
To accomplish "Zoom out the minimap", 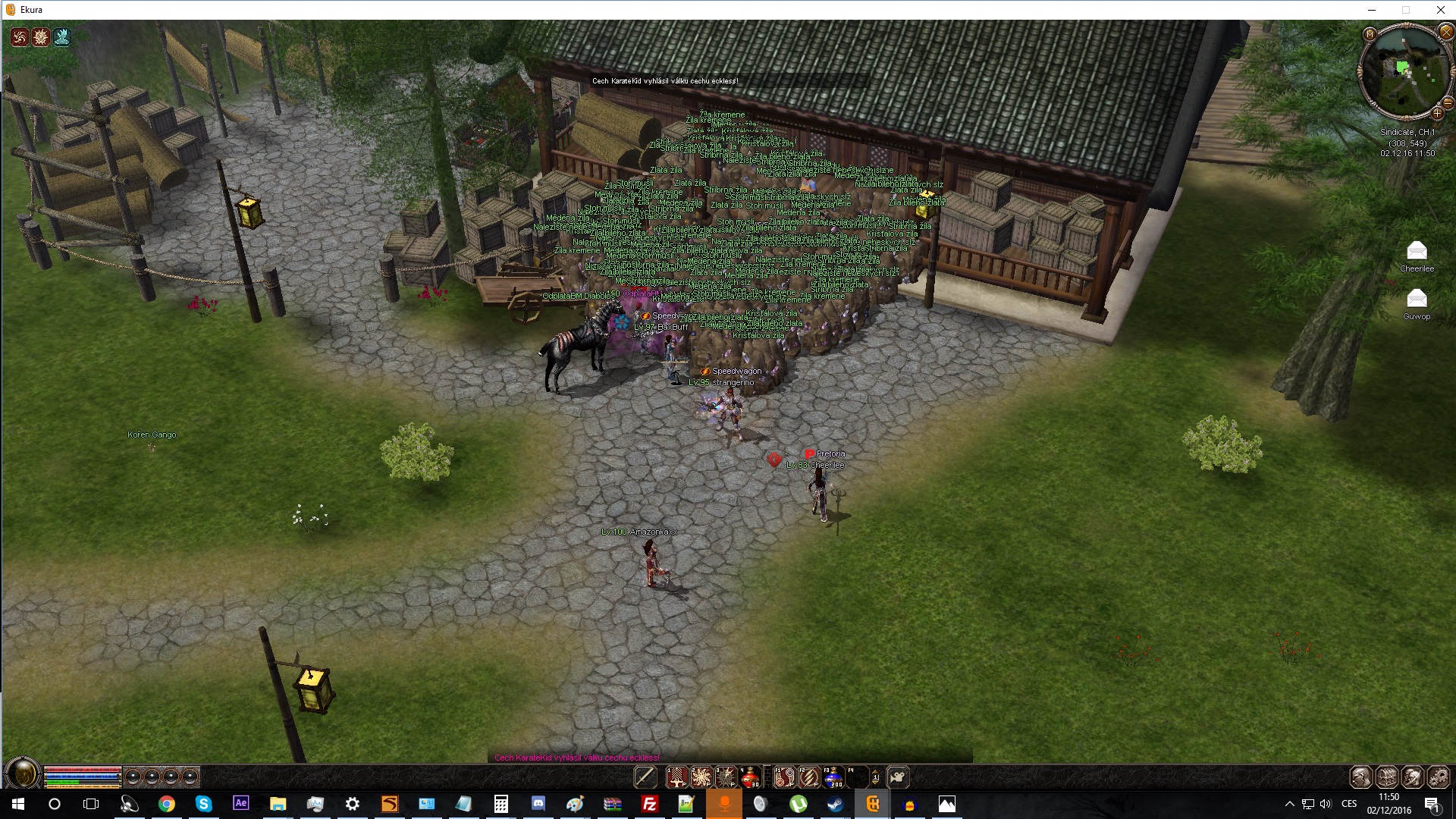I will (1448, 102).
